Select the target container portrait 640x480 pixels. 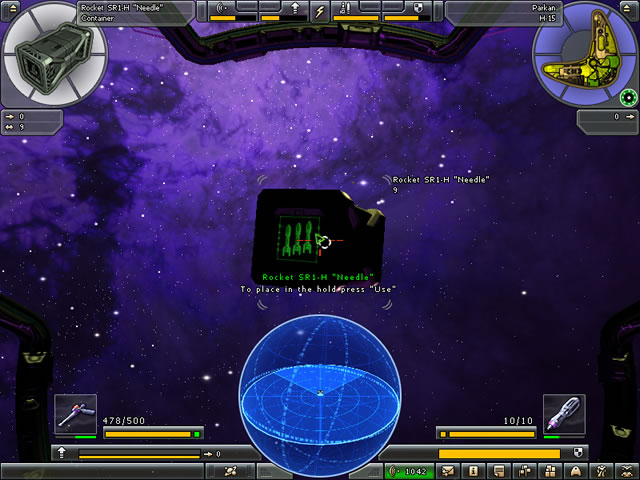42,57
